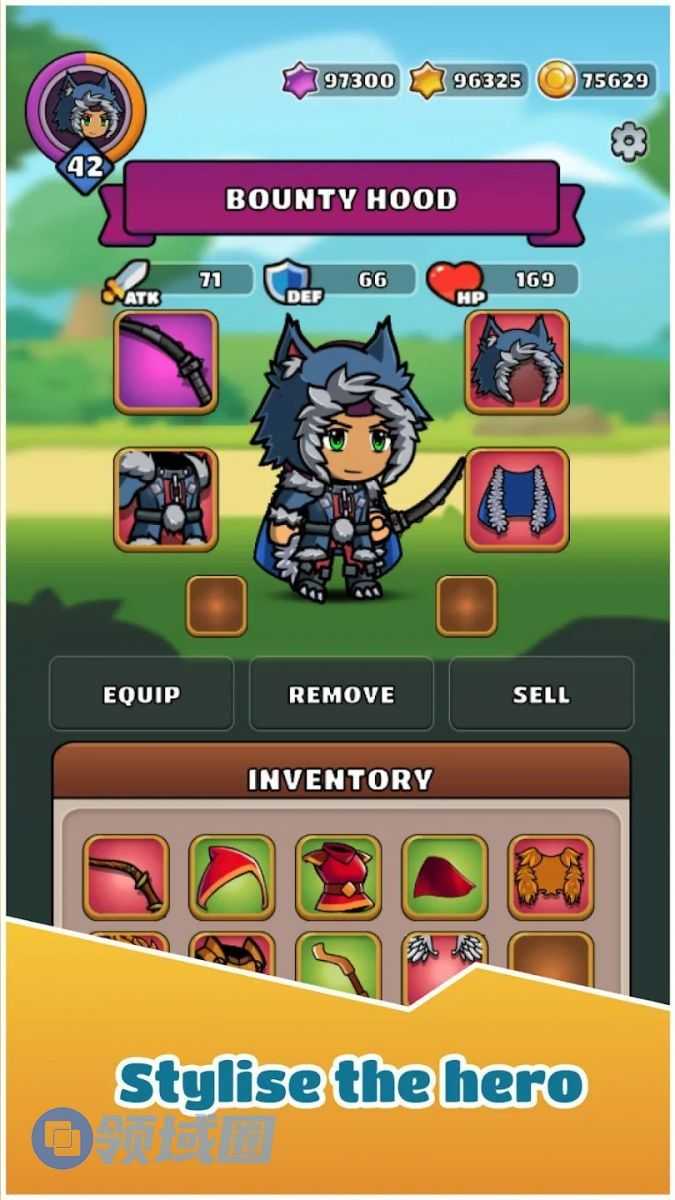This screenshot has width=675, height=1200.
Task: Select the green-background wooden staff item
Action: click(x=338, y=962)
